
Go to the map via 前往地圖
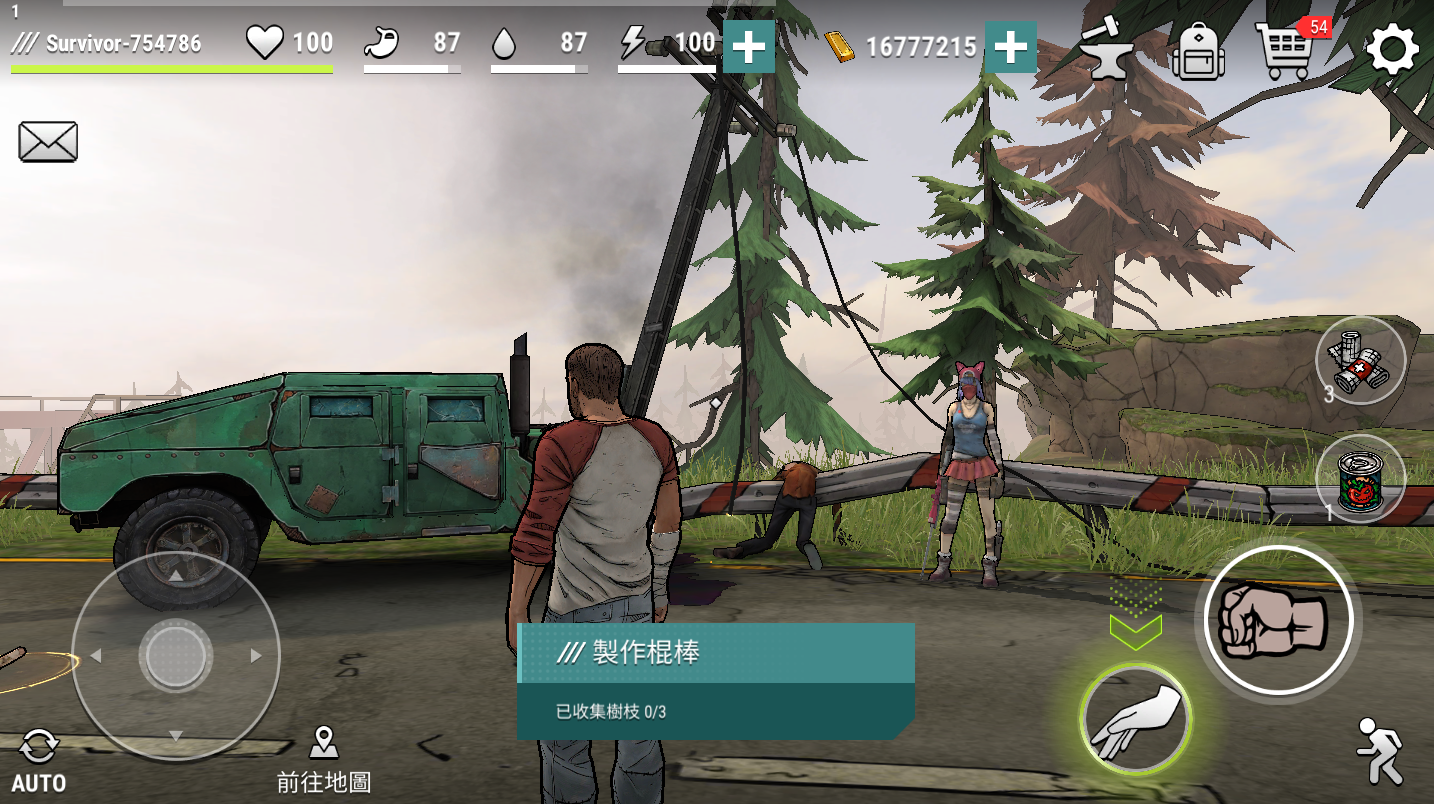pyautogui.click(x=323, y=760)
